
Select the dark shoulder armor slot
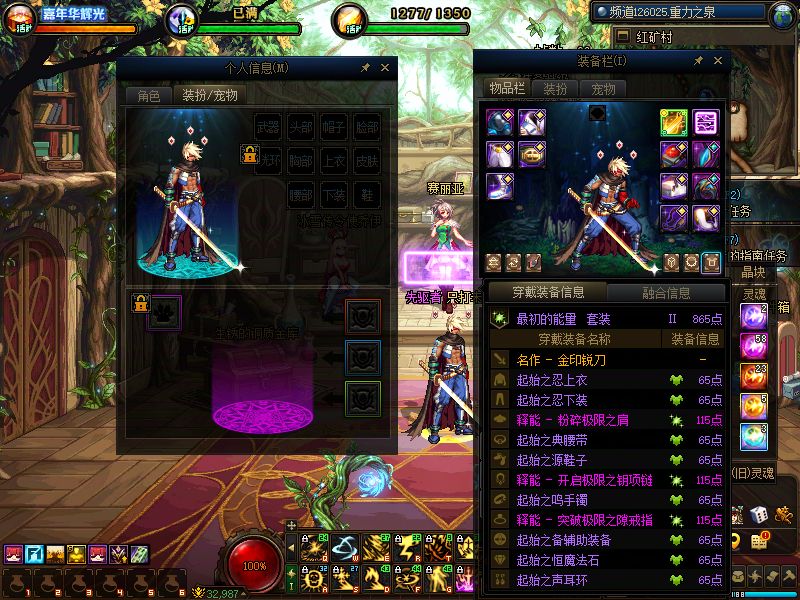(x=500, y=122)
